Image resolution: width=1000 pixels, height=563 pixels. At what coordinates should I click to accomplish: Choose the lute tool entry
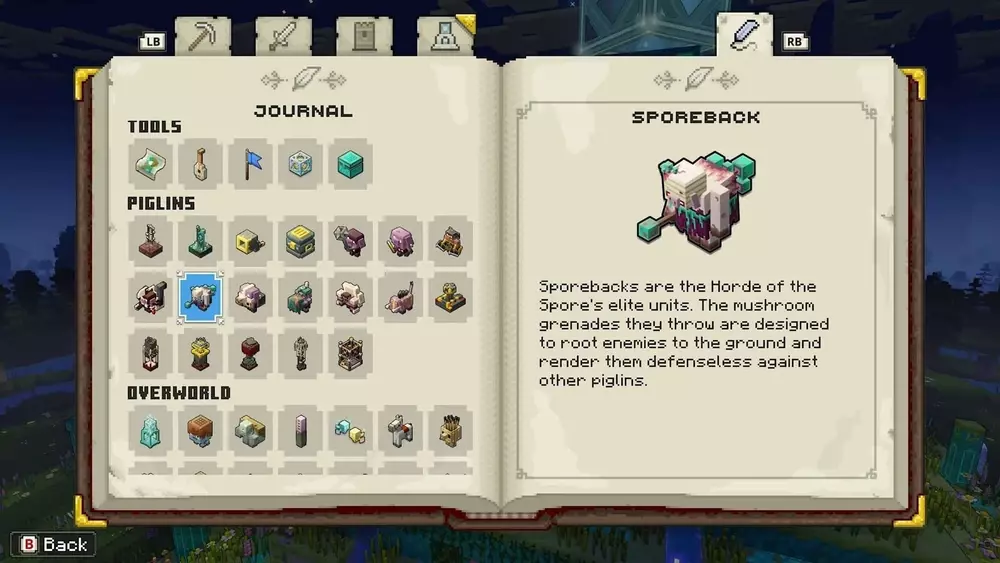pyautogui.click(x=200, y=164)
